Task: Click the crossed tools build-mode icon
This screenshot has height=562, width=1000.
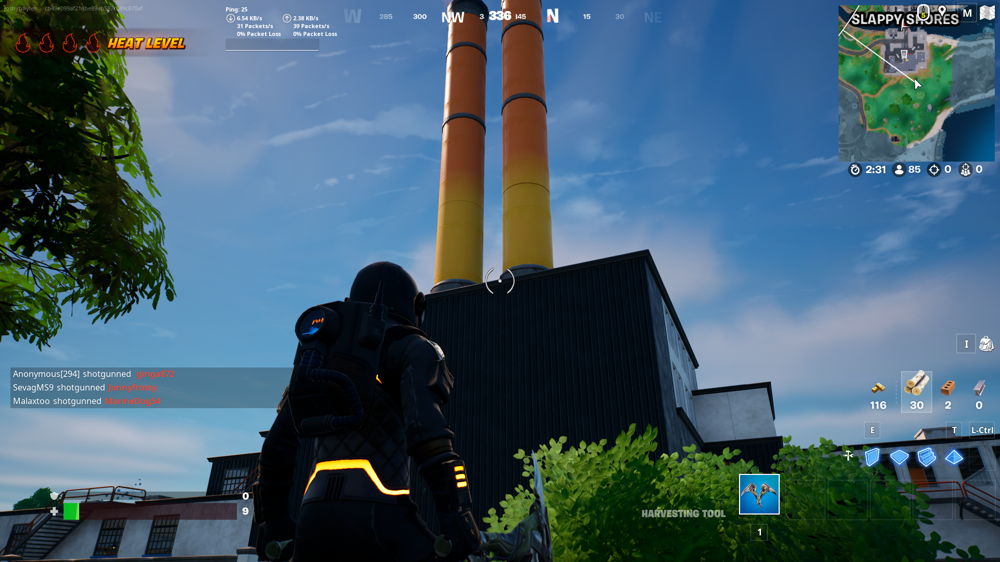Action: (848, 456)
